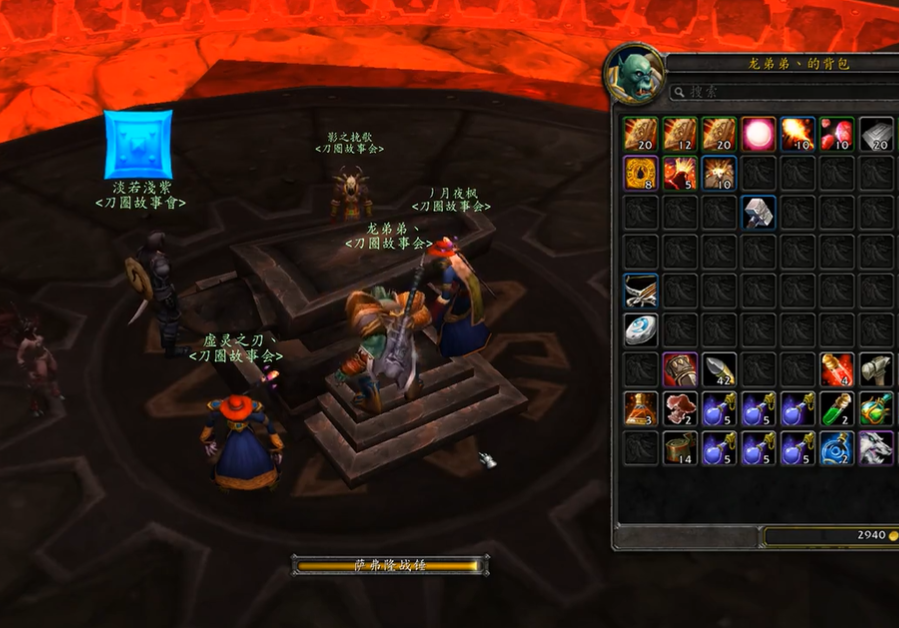Screen dimensions: 899x628
Task: Select the gold coin token stack of 8
Action: [641, 173]
